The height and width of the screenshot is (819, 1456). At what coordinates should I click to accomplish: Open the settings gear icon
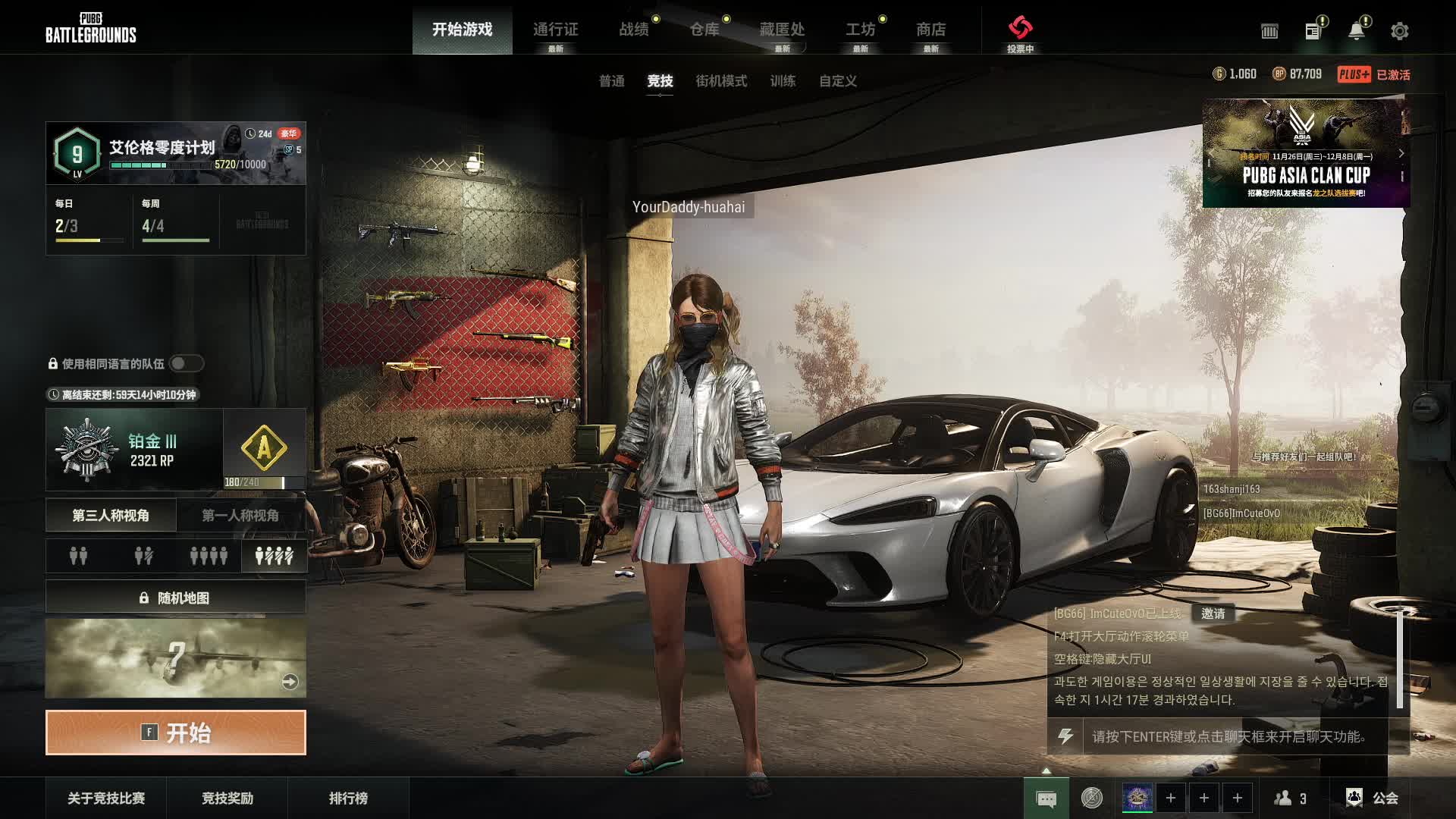coord(1399,31)
